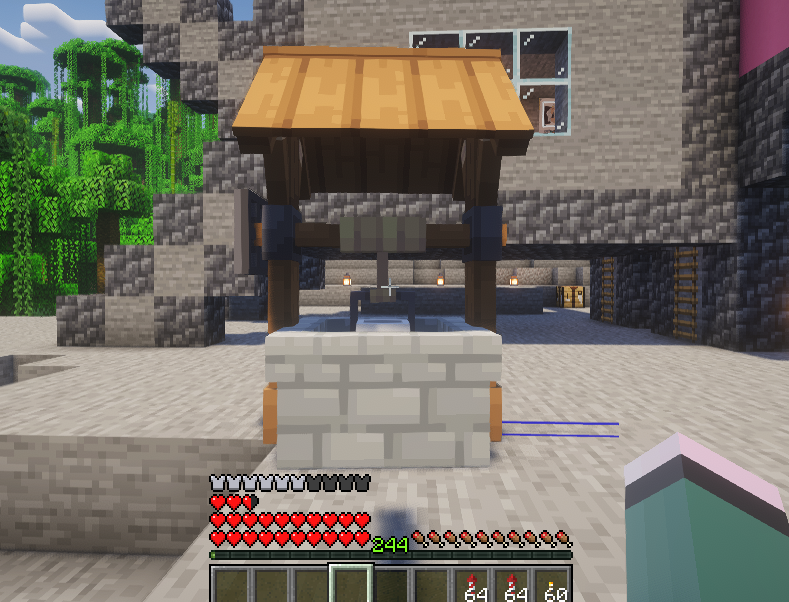Select the hotbar stack of 60 items

(553, 586)
